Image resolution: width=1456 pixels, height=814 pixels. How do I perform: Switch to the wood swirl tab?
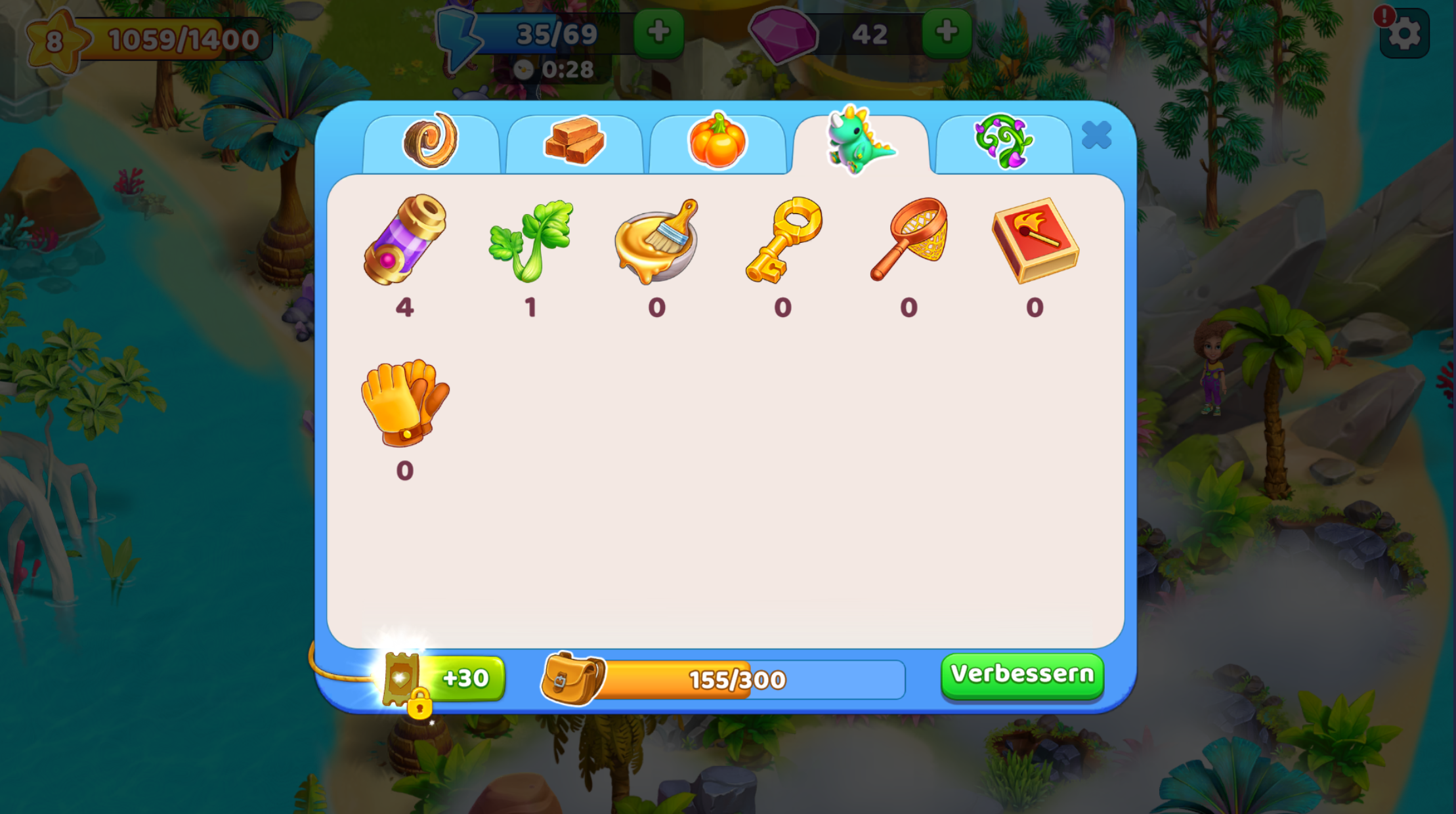pos(431,142)
